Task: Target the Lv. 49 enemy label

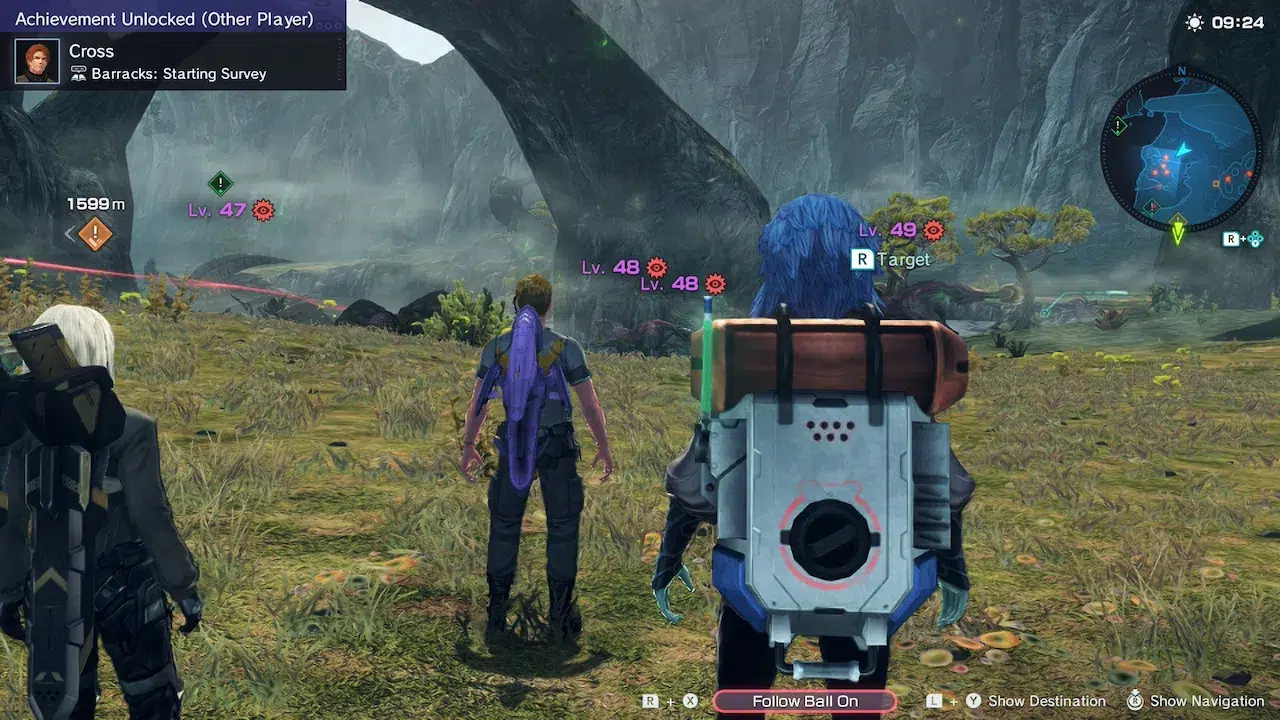Action: (901, 230)
